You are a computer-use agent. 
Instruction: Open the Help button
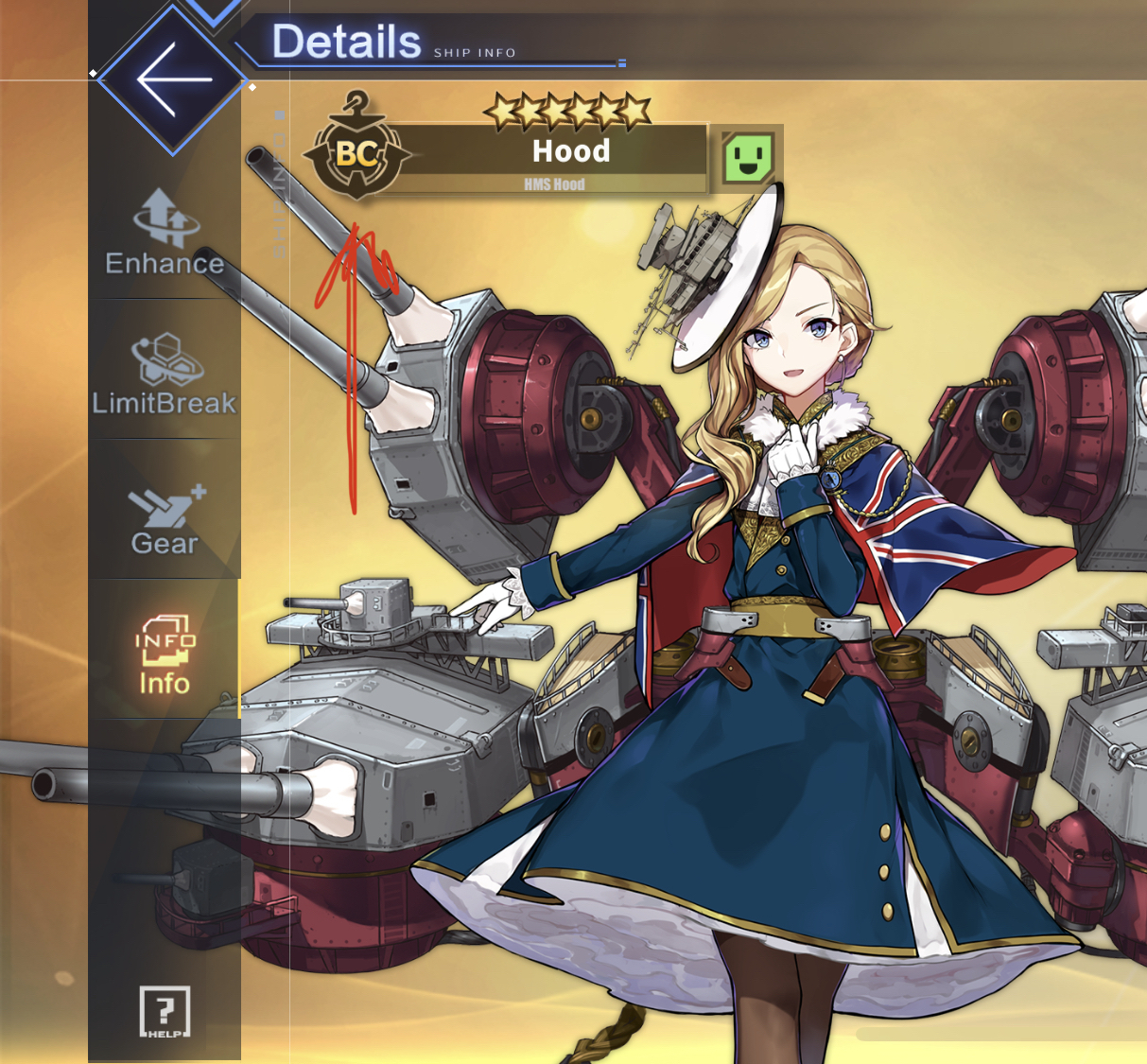(165, 1012)
